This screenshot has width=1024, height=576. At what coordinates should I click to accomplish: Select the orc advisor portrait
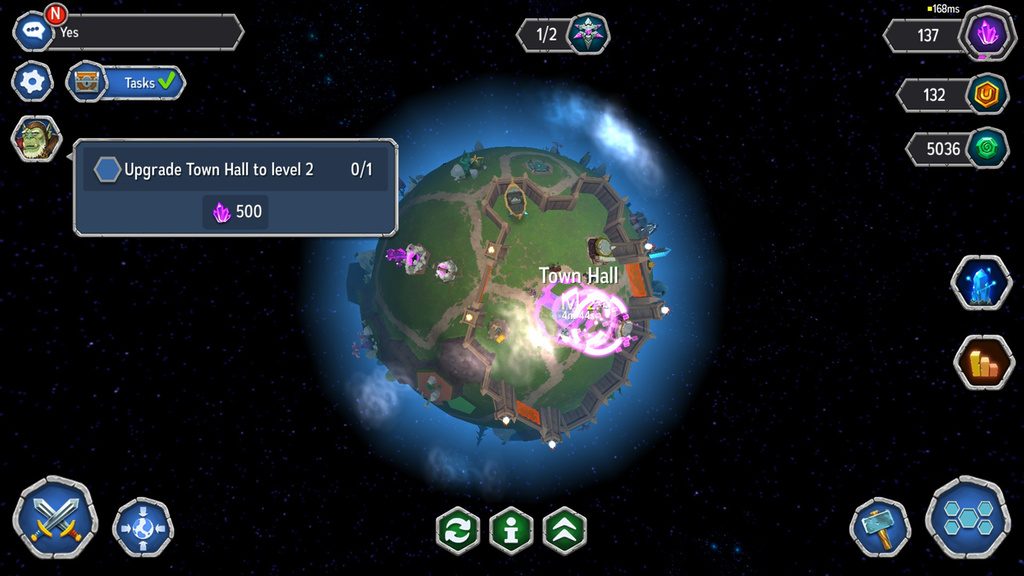point(36,139)
